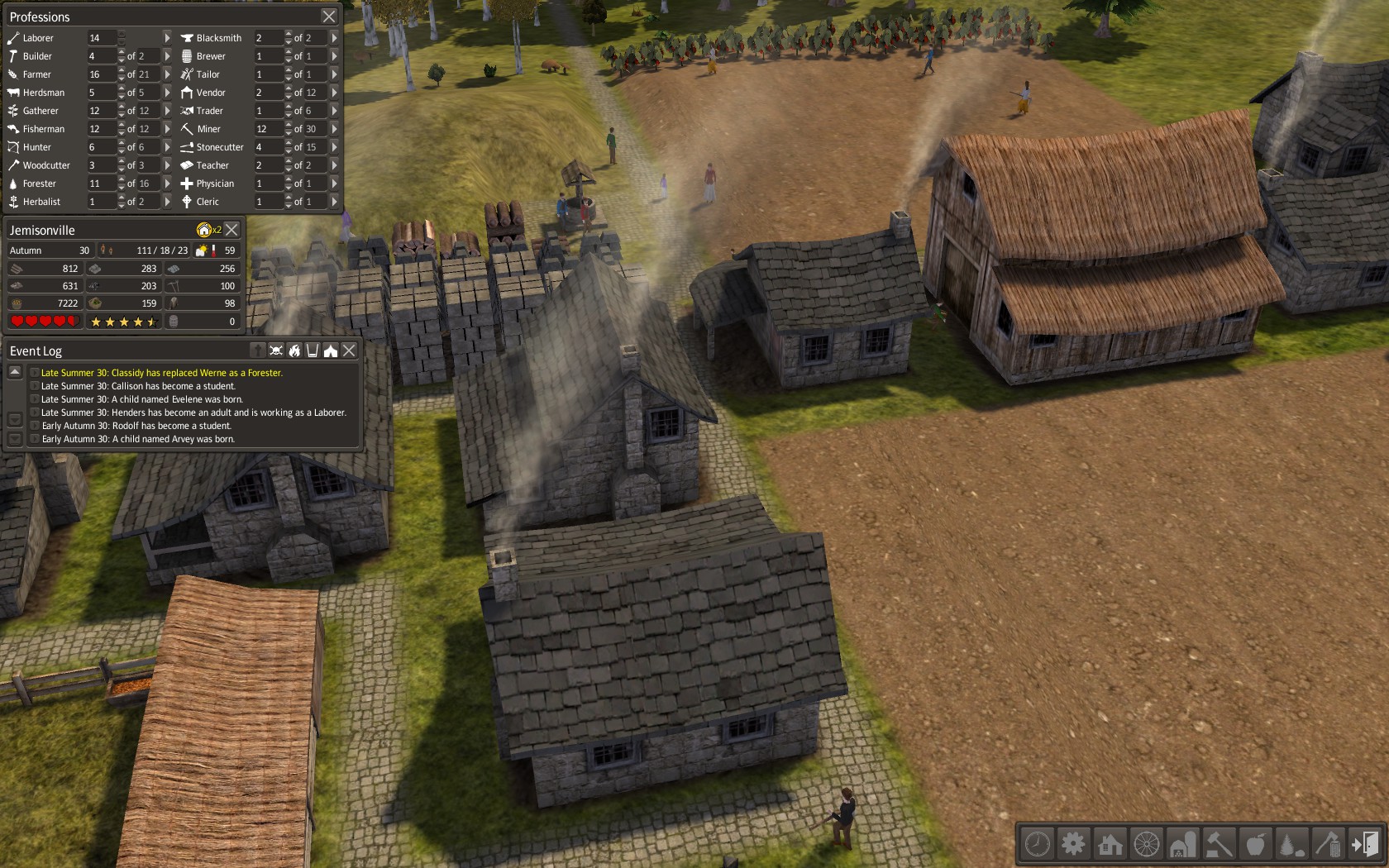Show Miner workers with its arrow button

tap(334, 129)
